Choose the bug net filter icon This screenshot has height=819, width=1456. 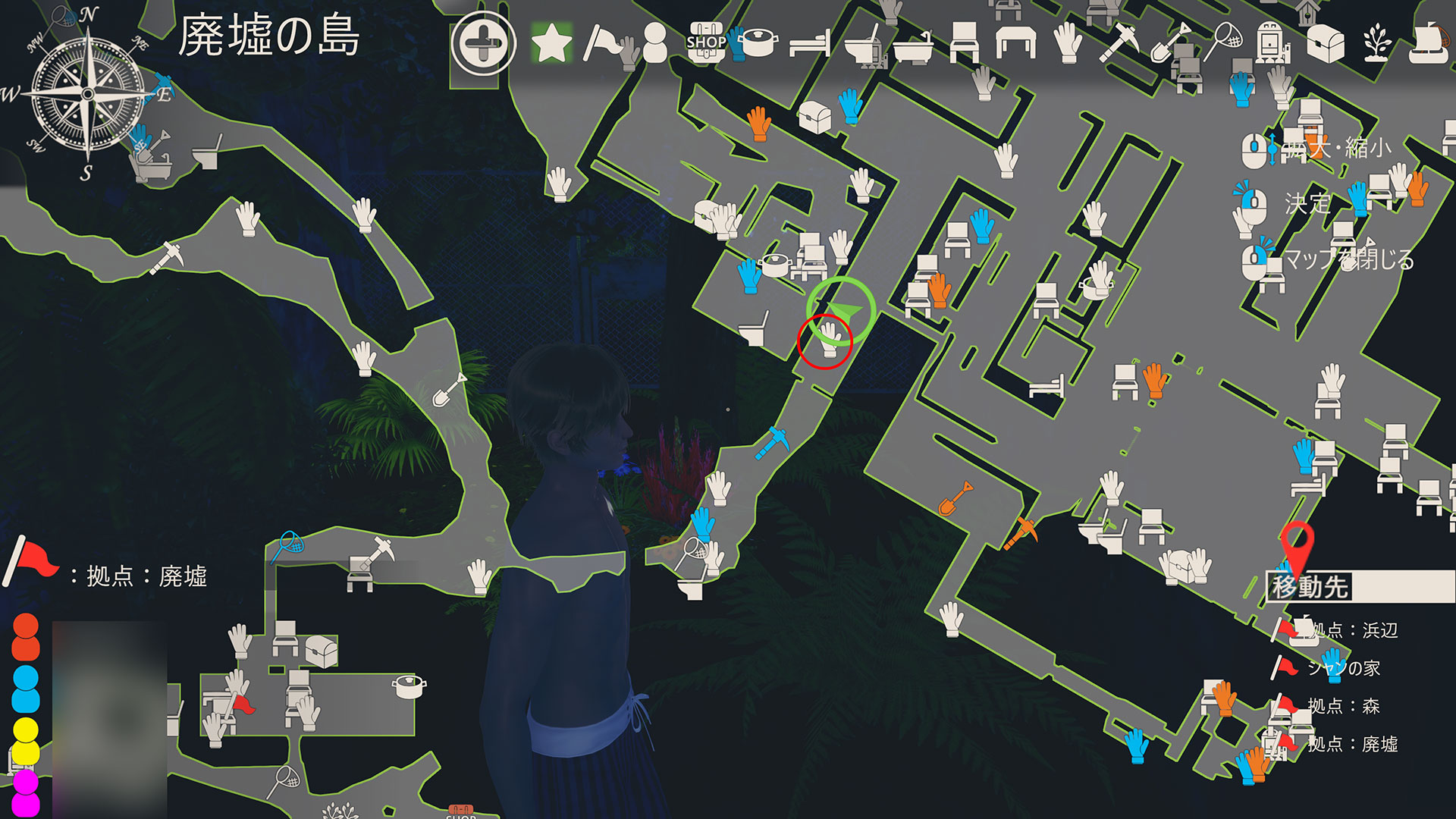(1224, 41)
